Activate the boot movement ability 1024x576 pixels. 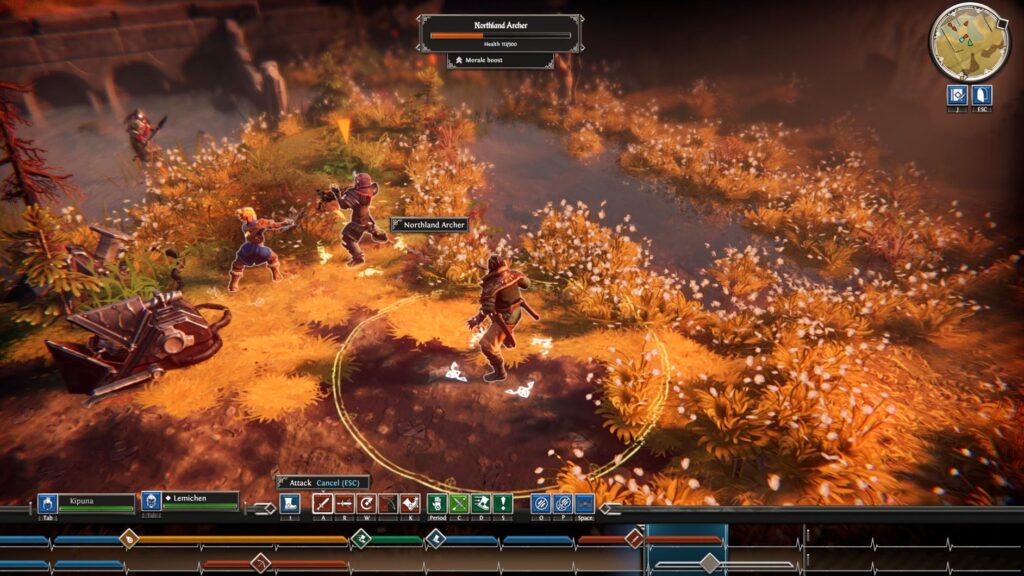pyautogui.click(x=289, y=504)
